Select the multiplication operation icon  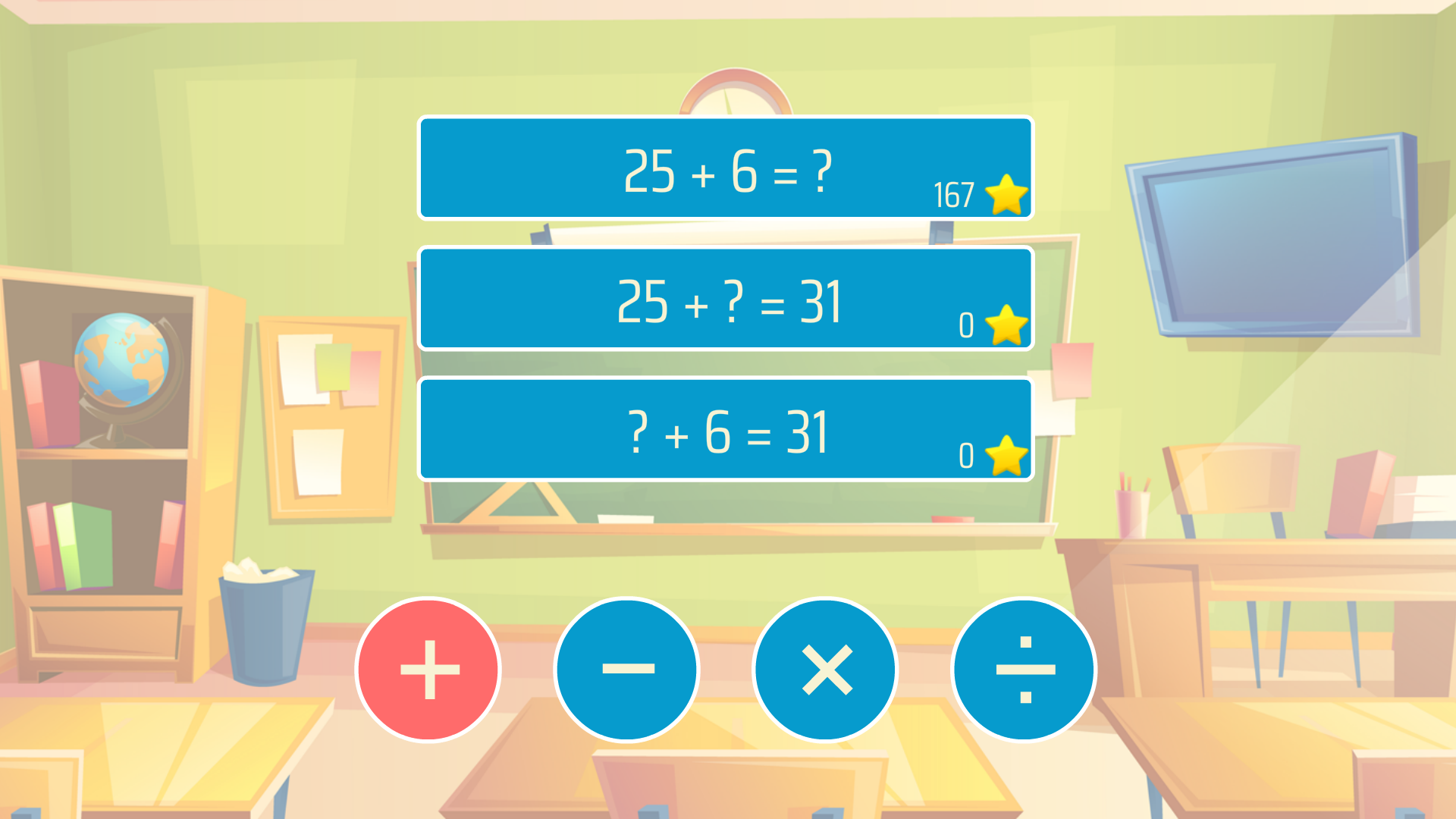pos(825,670)
